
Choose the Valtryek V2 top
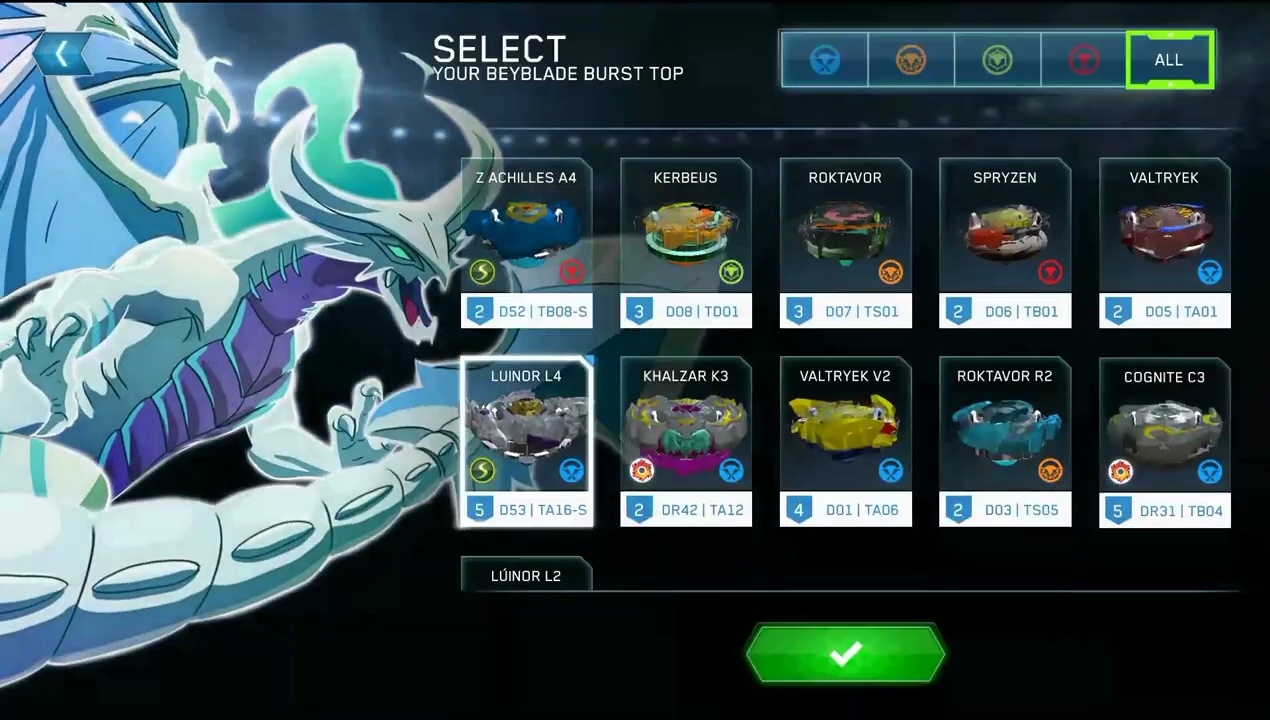(845, 442)
